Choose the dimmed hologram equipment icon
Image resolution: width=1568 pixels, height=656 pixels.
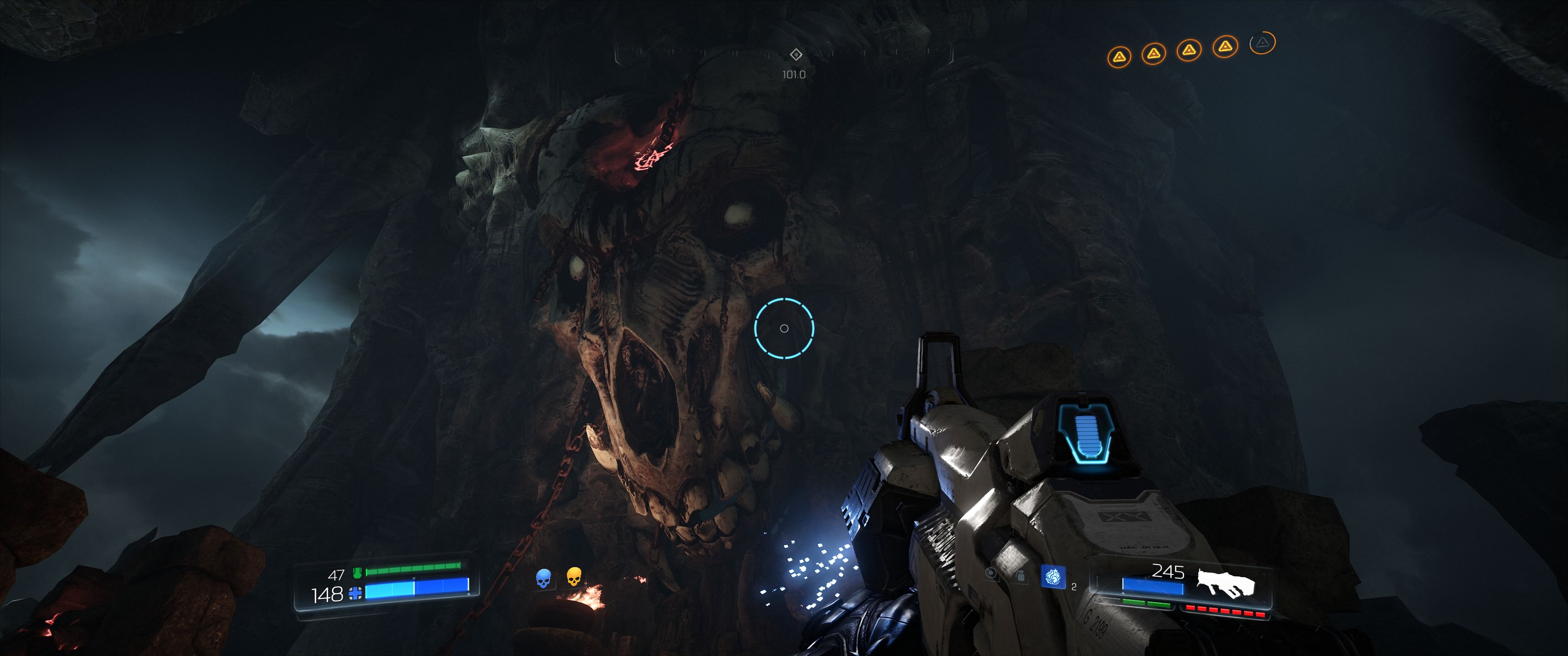click(x=1021, y=575)
